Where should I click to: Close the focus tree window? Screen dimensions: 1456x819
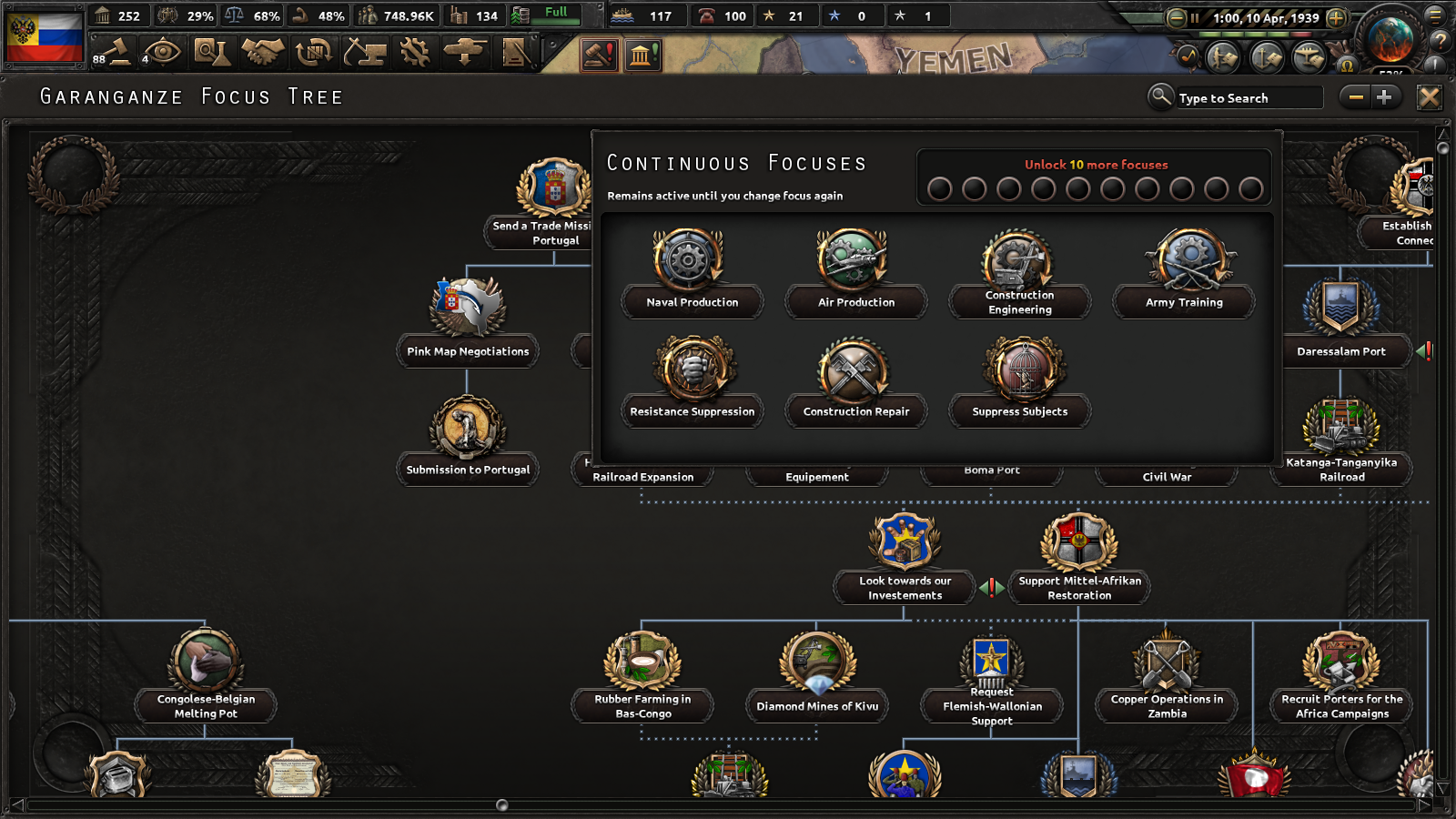tap(1429, 97)
